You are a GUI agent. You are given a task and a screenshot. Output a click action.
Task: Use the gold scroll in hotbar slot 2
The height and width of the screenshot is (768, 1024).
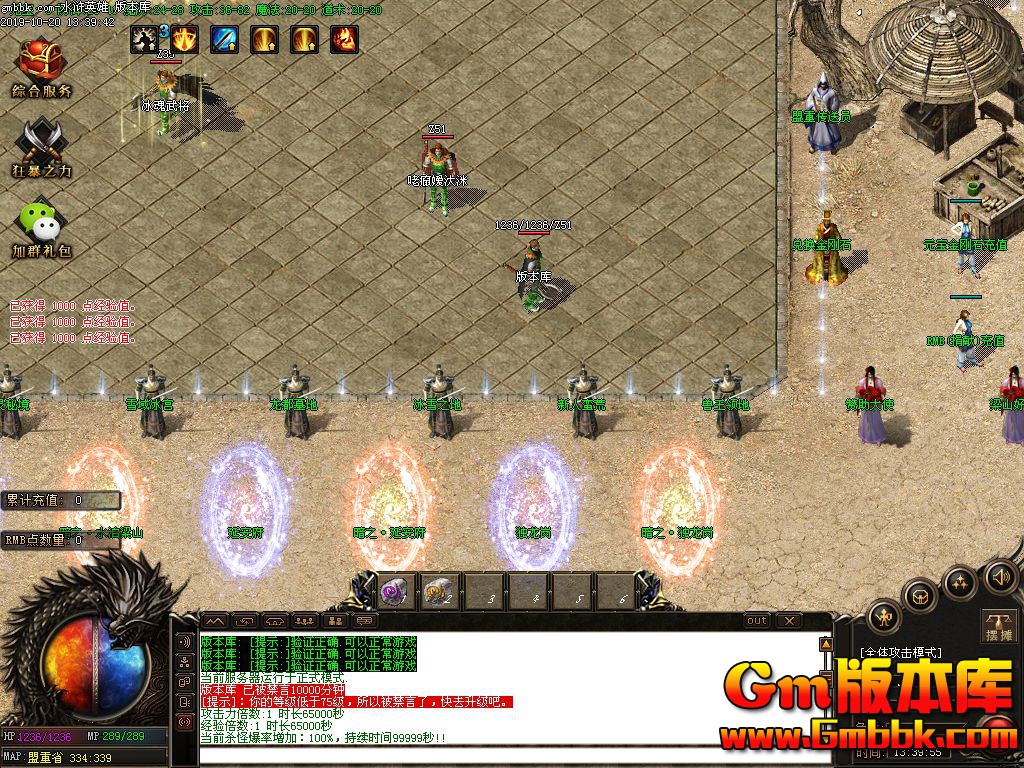(x=437, y=592)
